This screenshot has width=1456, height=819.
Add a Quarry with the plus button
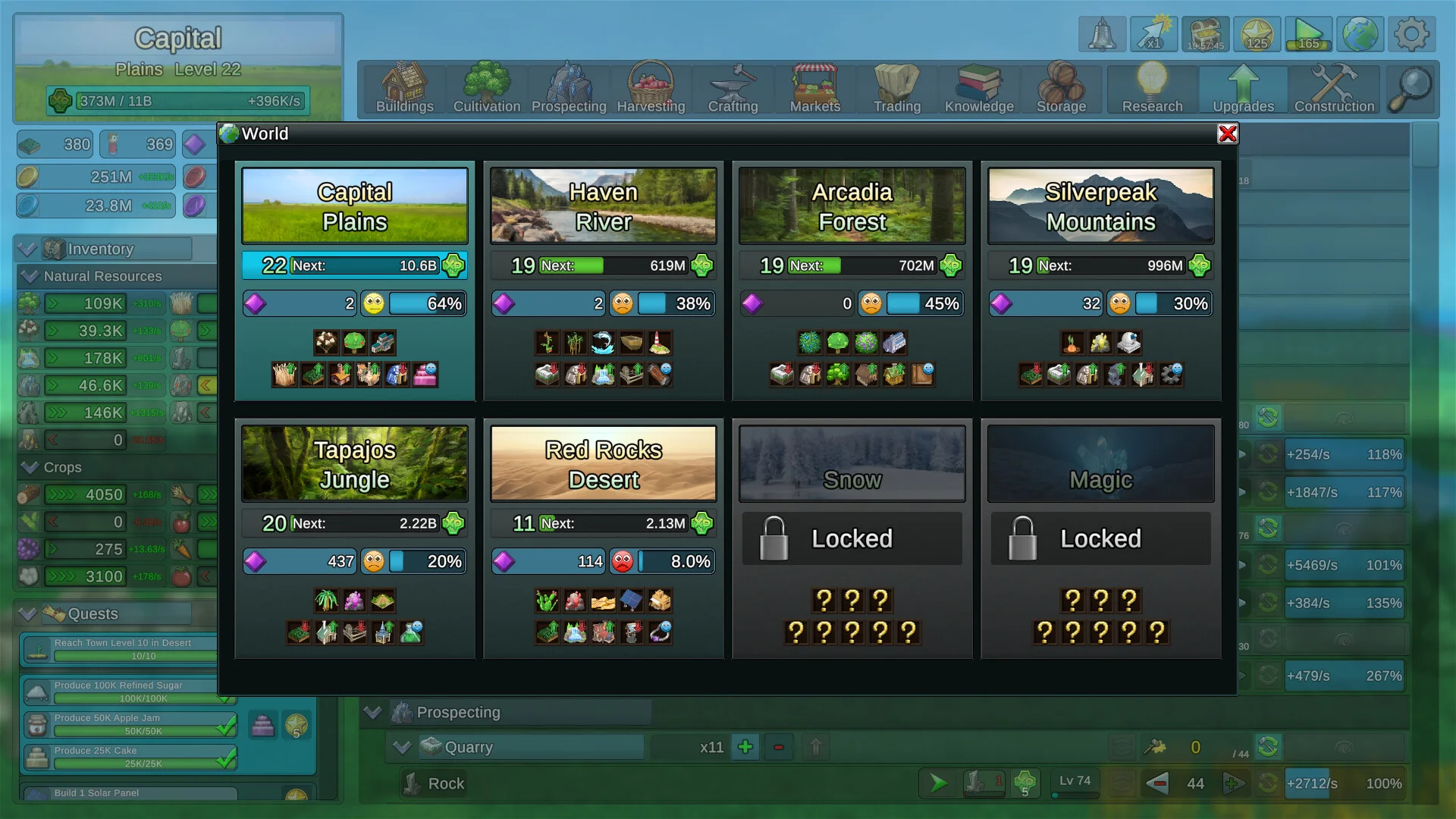coord(745,747)
